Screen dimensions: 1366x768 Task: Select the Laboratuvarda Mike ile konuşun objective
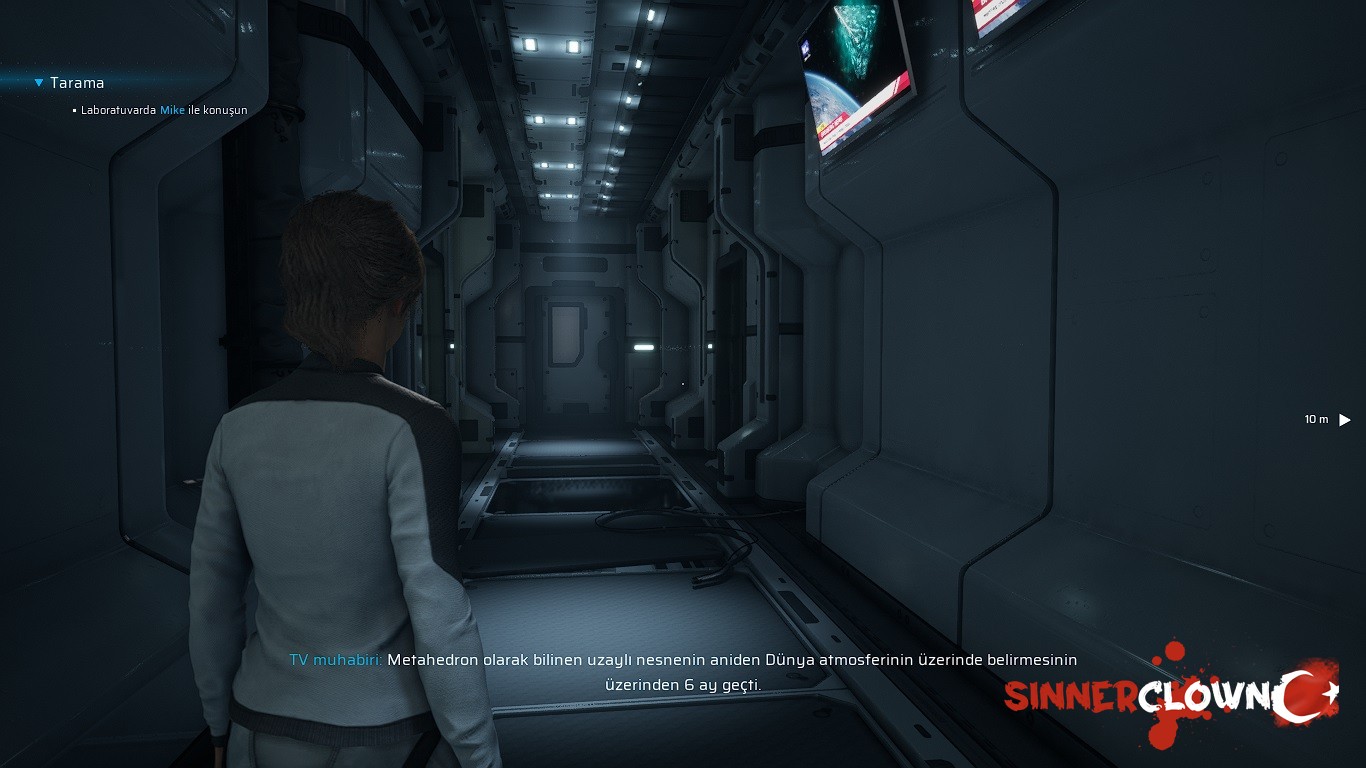[x=164, y=110]
